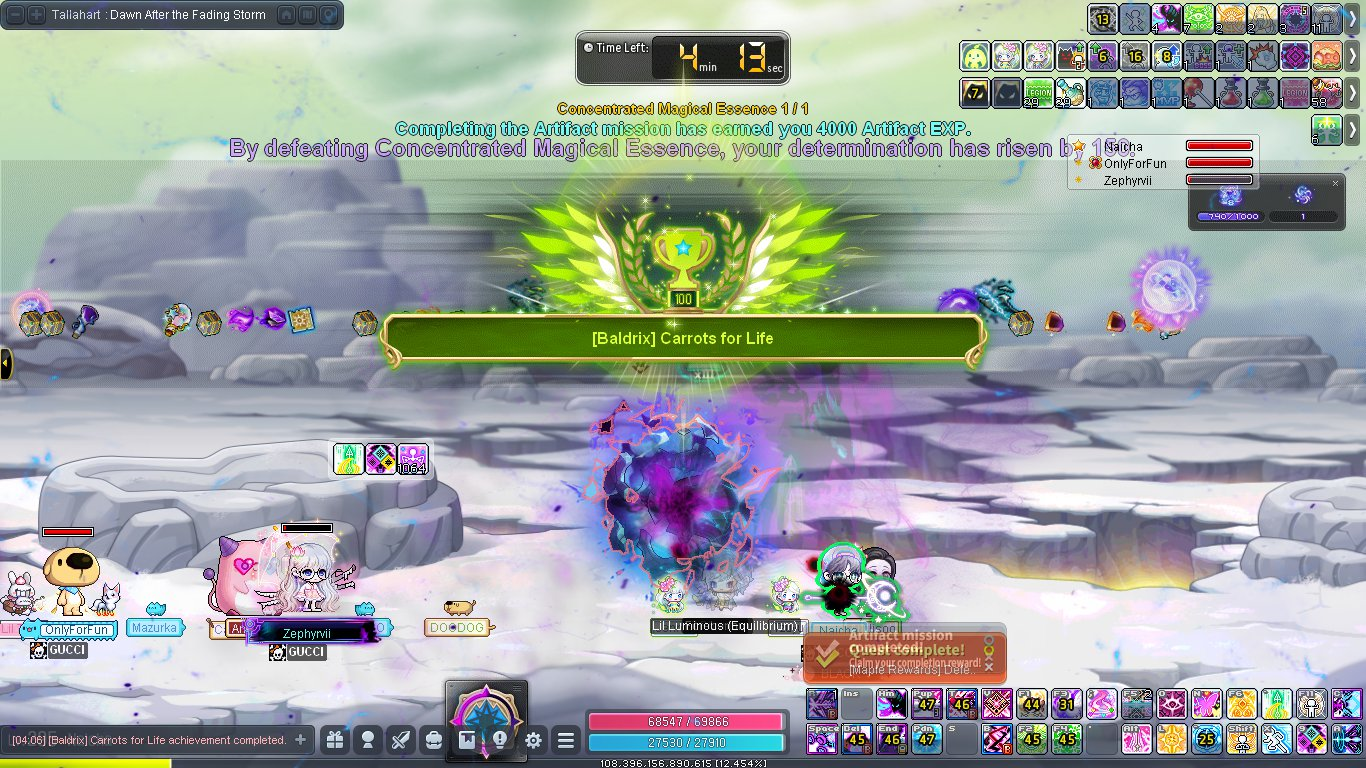Expand the top buff row arrow
Viewport: 1366px width, 768px height.
[x=1352, y=19]
